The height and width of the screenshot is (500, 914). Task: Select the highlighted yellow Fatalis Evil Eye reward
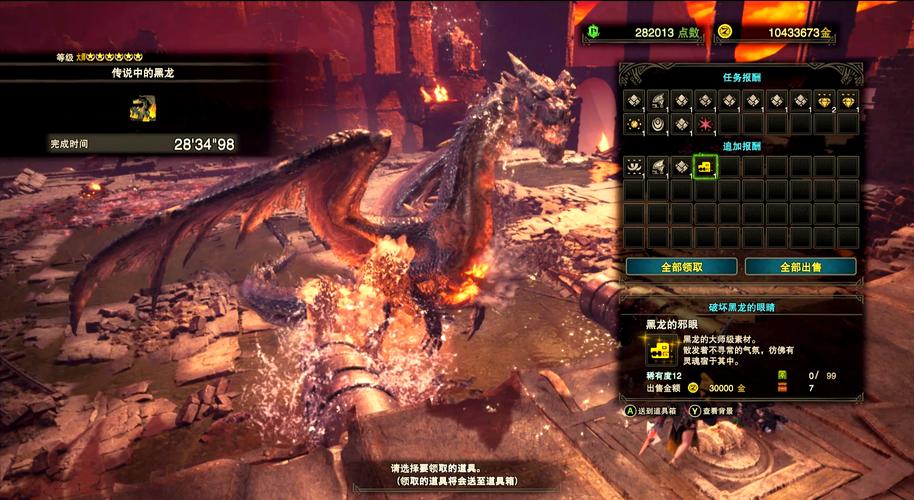click(705, 166)
